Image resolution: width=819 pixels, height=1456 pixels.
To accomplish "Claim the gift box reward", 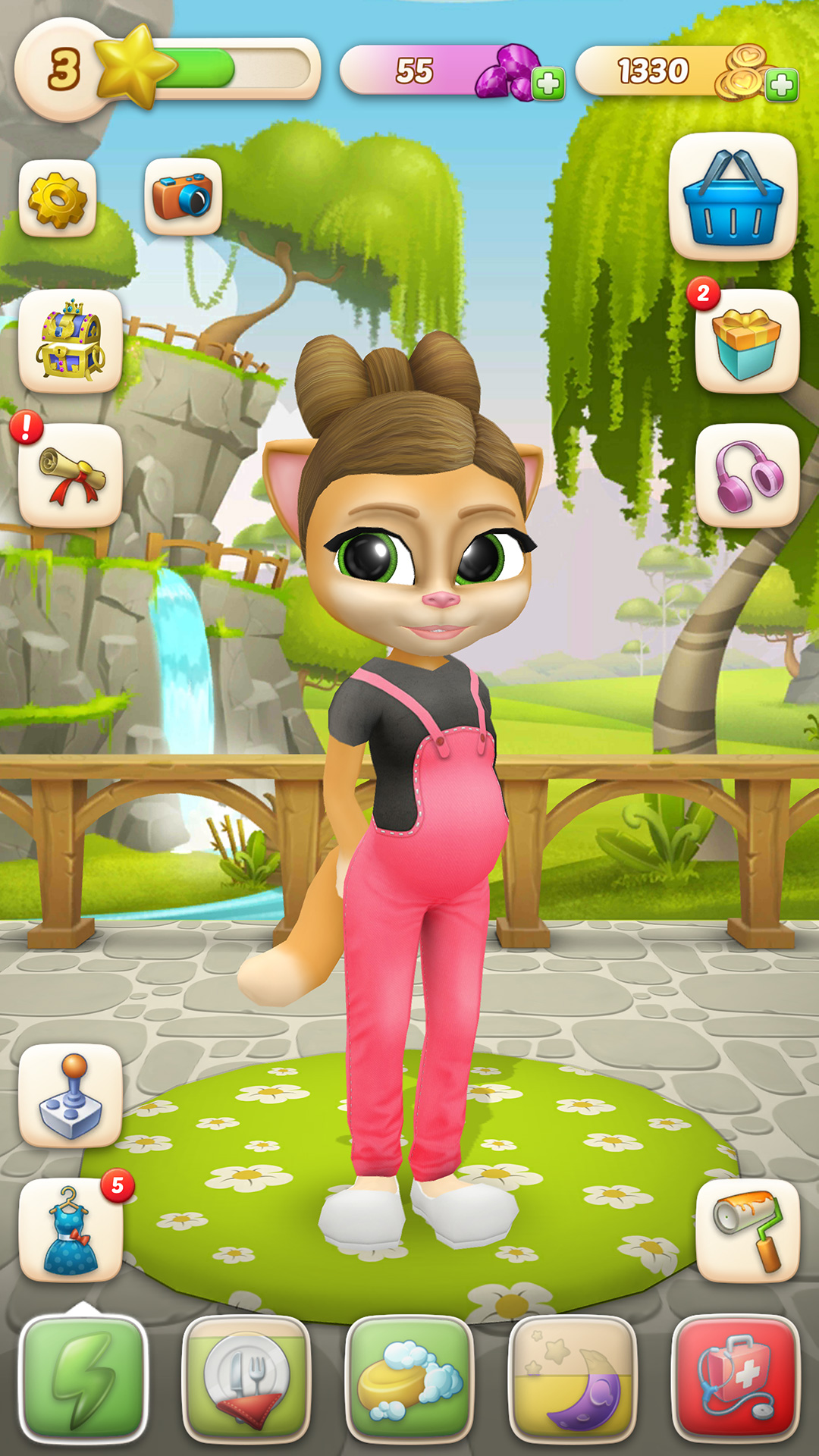I will pos(747,340).
